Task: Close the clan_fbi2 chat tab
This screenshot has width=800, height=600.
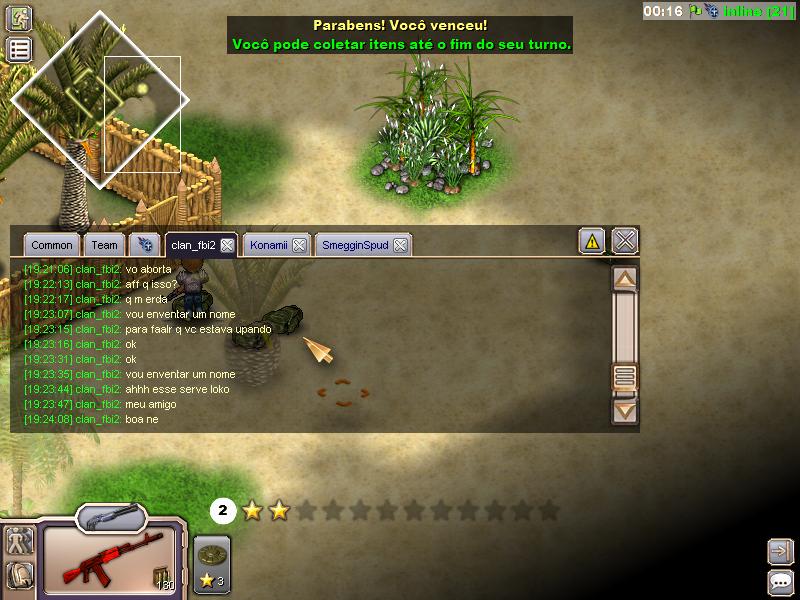Action: click(x=228, y=245)
